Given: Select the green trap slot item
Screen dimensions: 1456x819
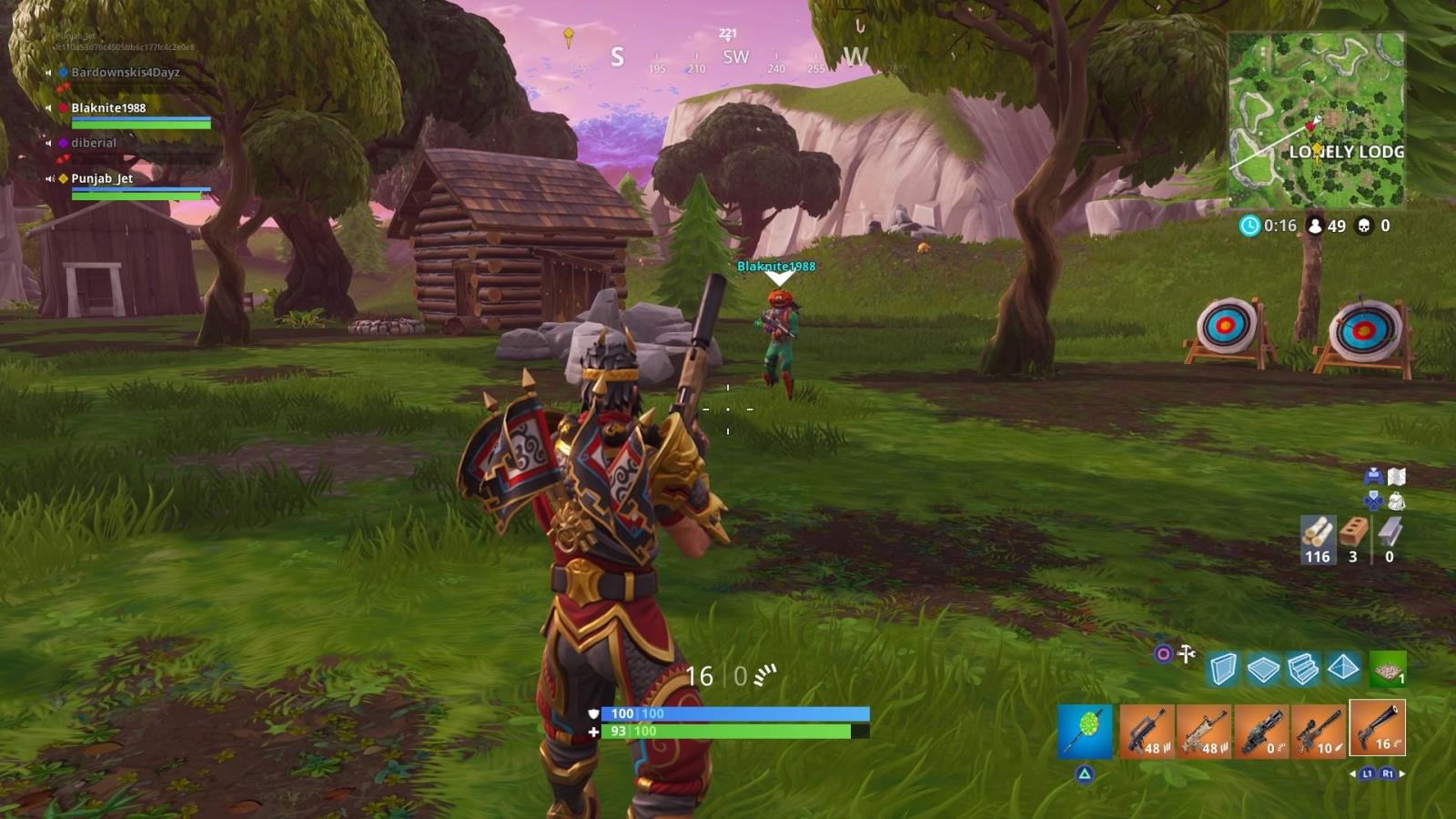Looking at the screenshot, I should (x=1387, y=669).
